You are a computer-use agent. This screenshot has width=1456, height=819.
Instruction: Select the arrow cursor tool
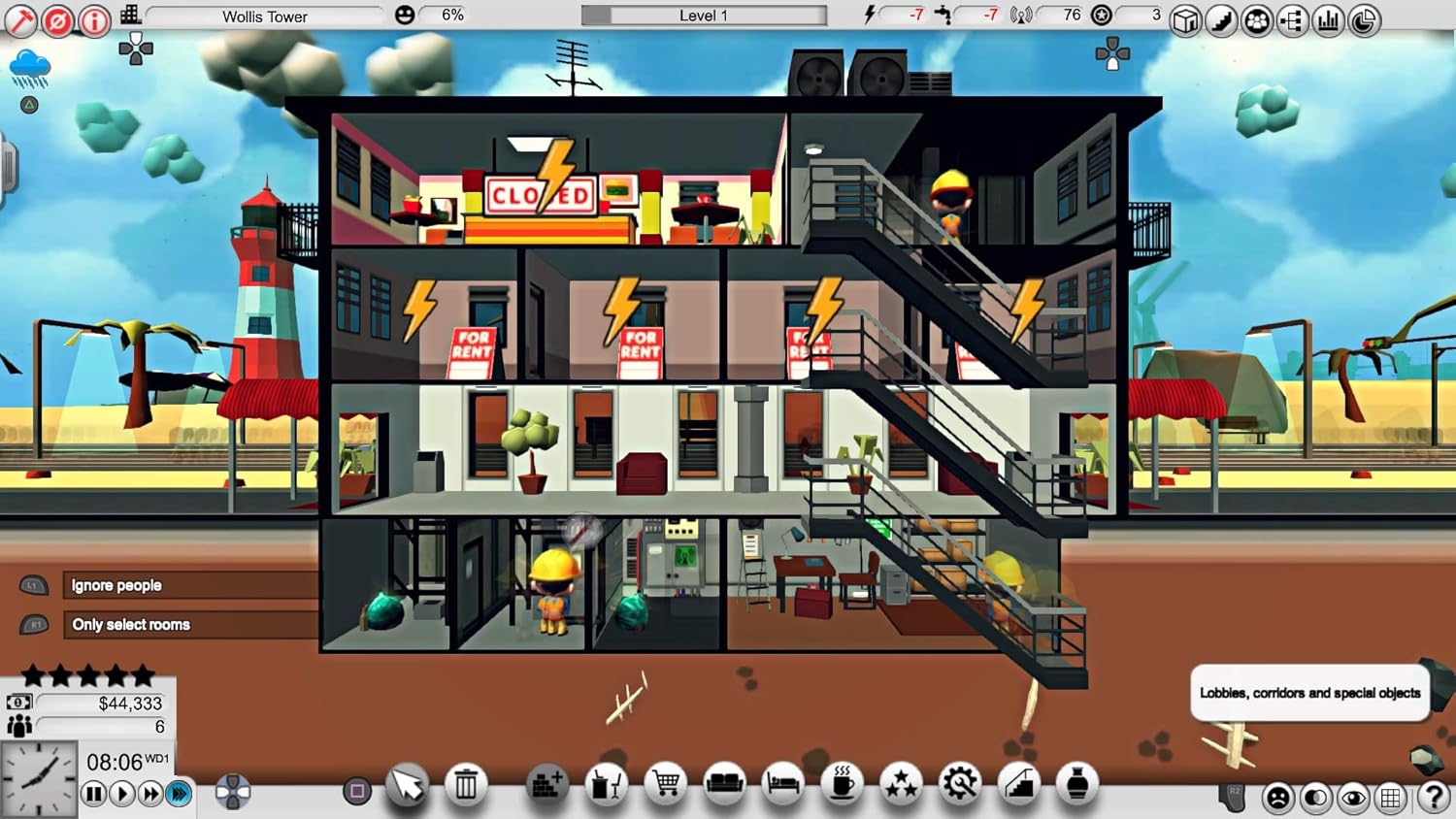tap(407, 784)
